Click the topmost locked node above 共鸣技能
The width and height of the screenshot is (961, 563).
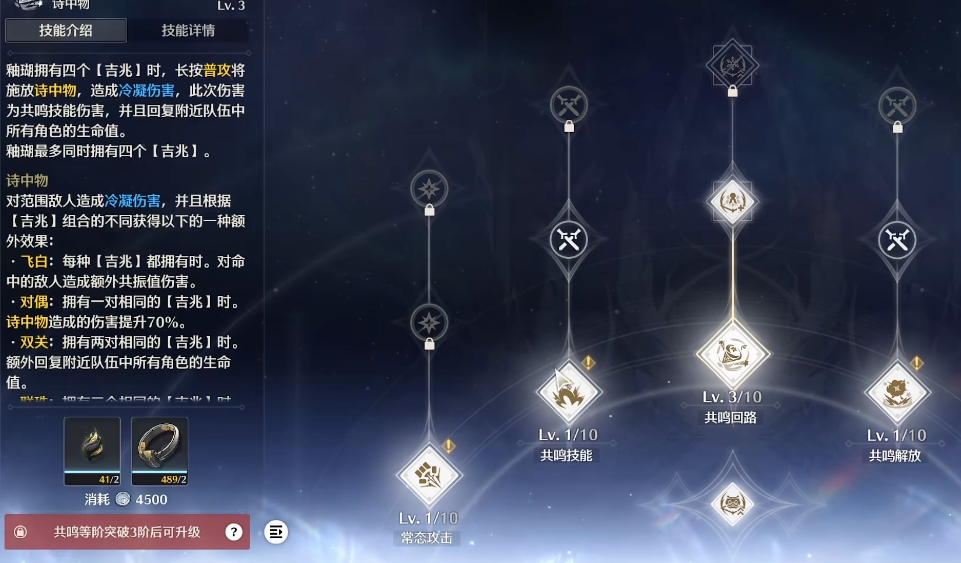[569, 104]
